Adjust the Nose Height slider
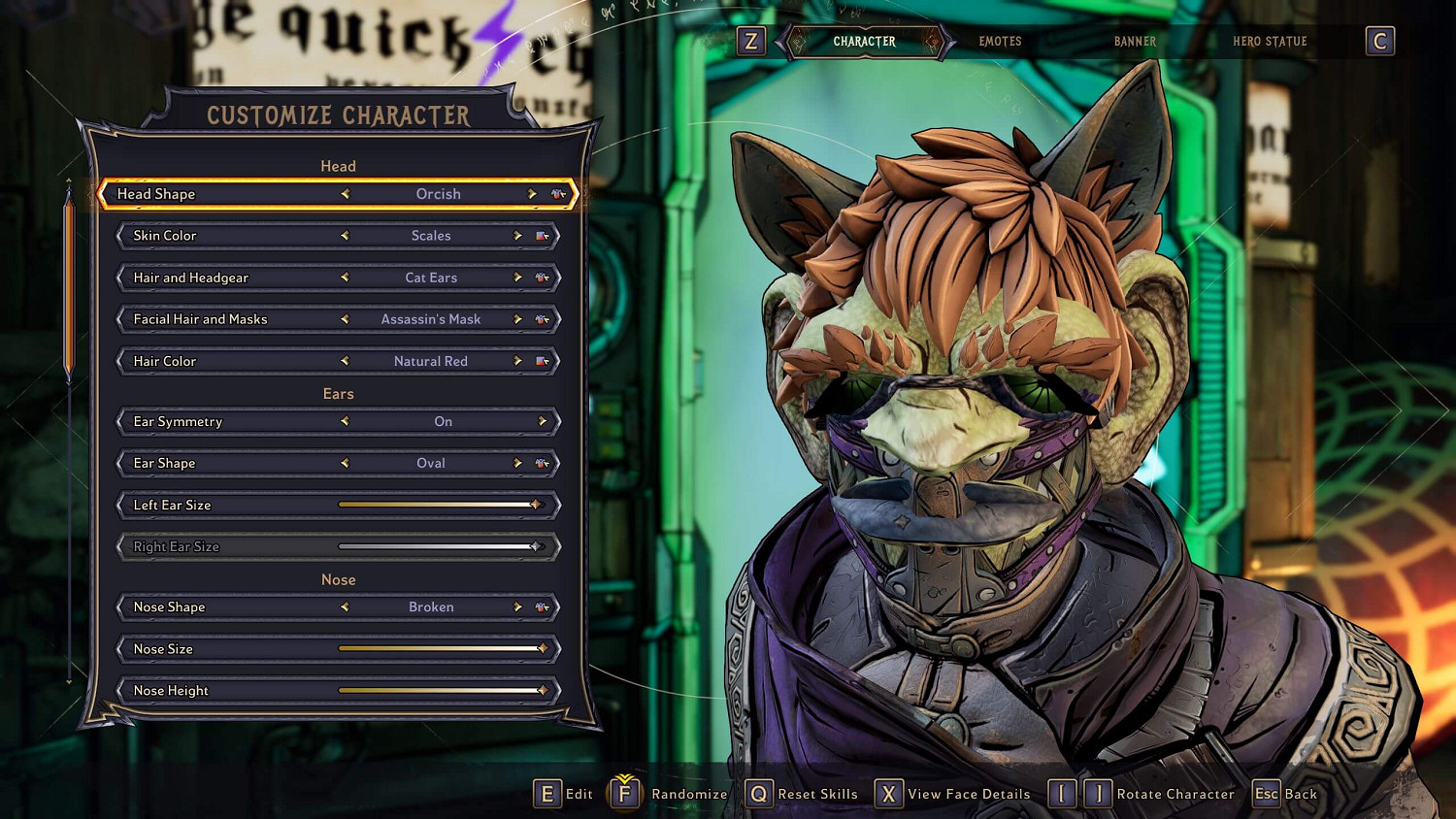This screenshot has height=819, width=1456. click(542, 690)
